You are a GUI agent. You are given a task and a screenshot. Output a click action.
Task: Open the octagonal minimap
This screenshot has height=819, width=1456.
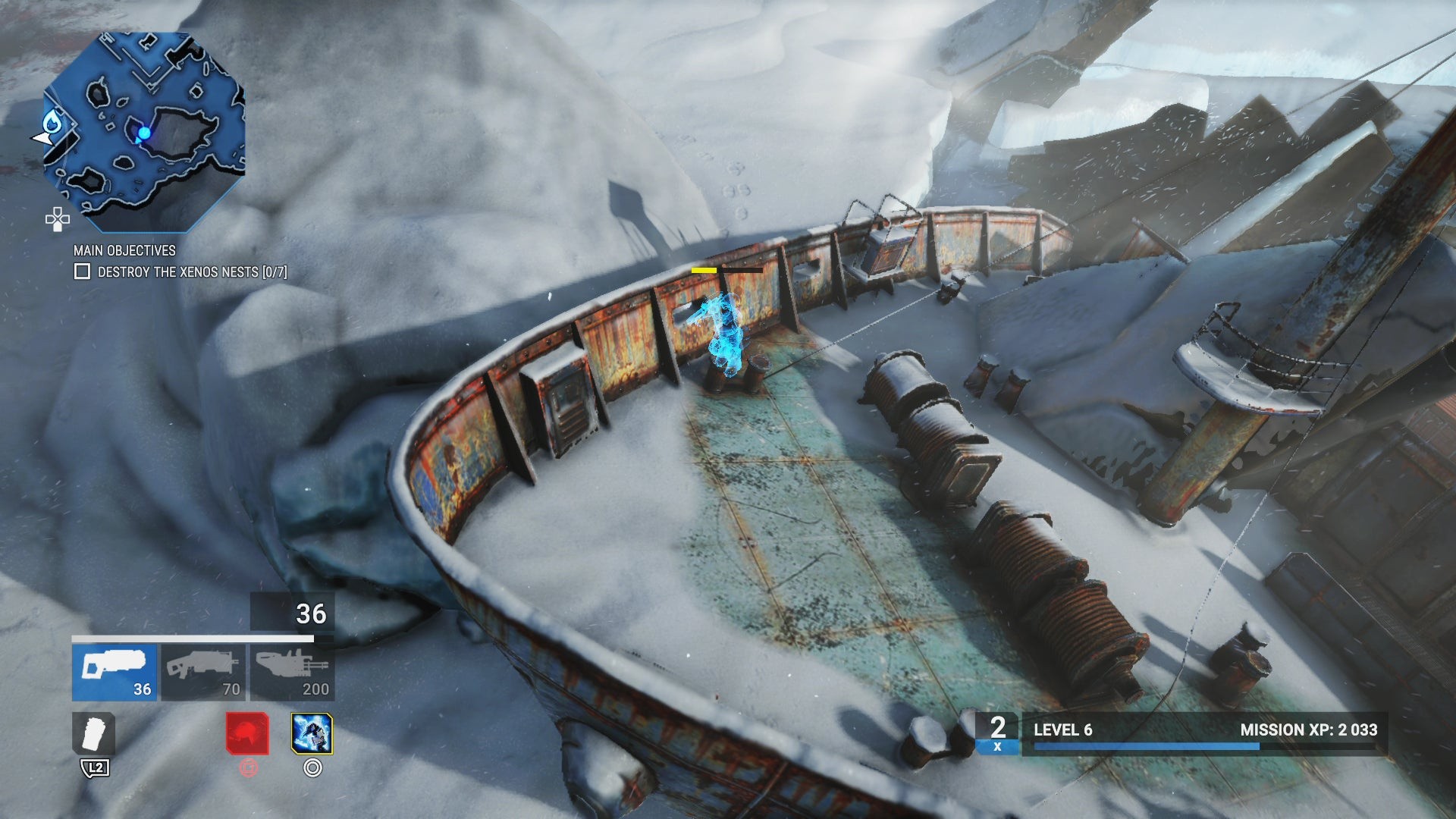tap(144, 131)
